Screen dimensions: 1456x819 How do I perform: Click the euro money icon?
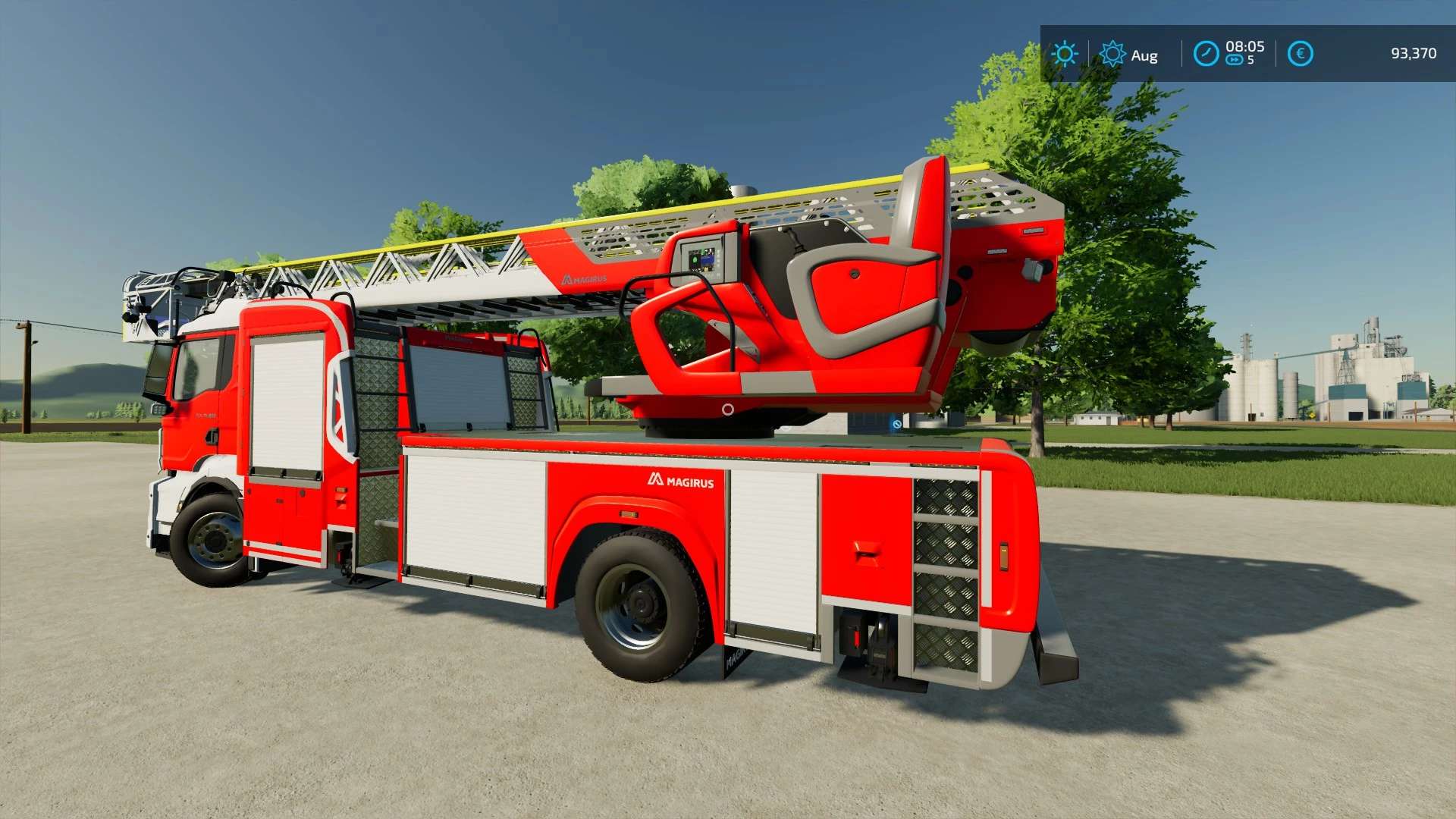1300,54
